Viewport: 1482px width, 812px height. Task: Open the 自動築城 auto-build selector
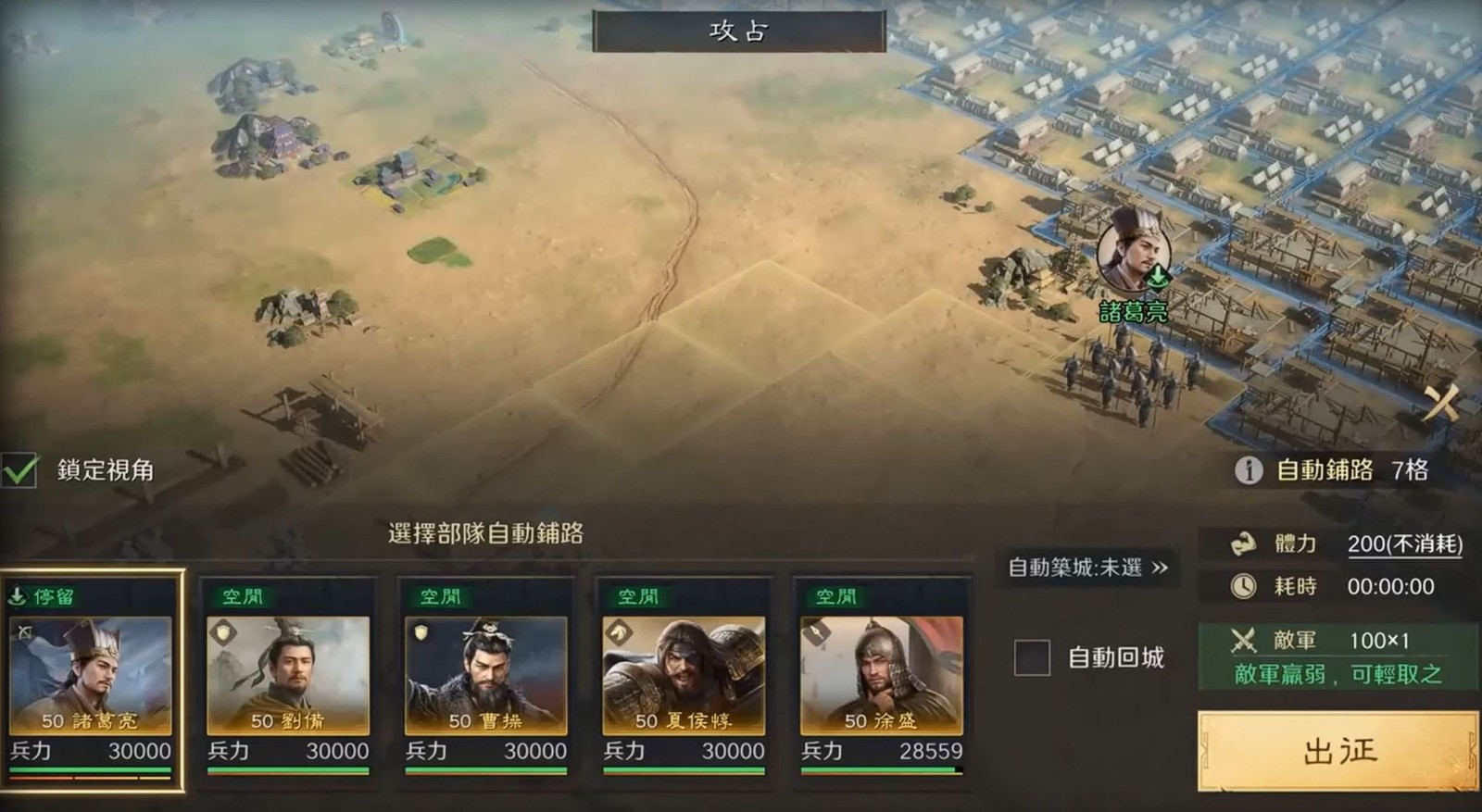coord(1087,568)
